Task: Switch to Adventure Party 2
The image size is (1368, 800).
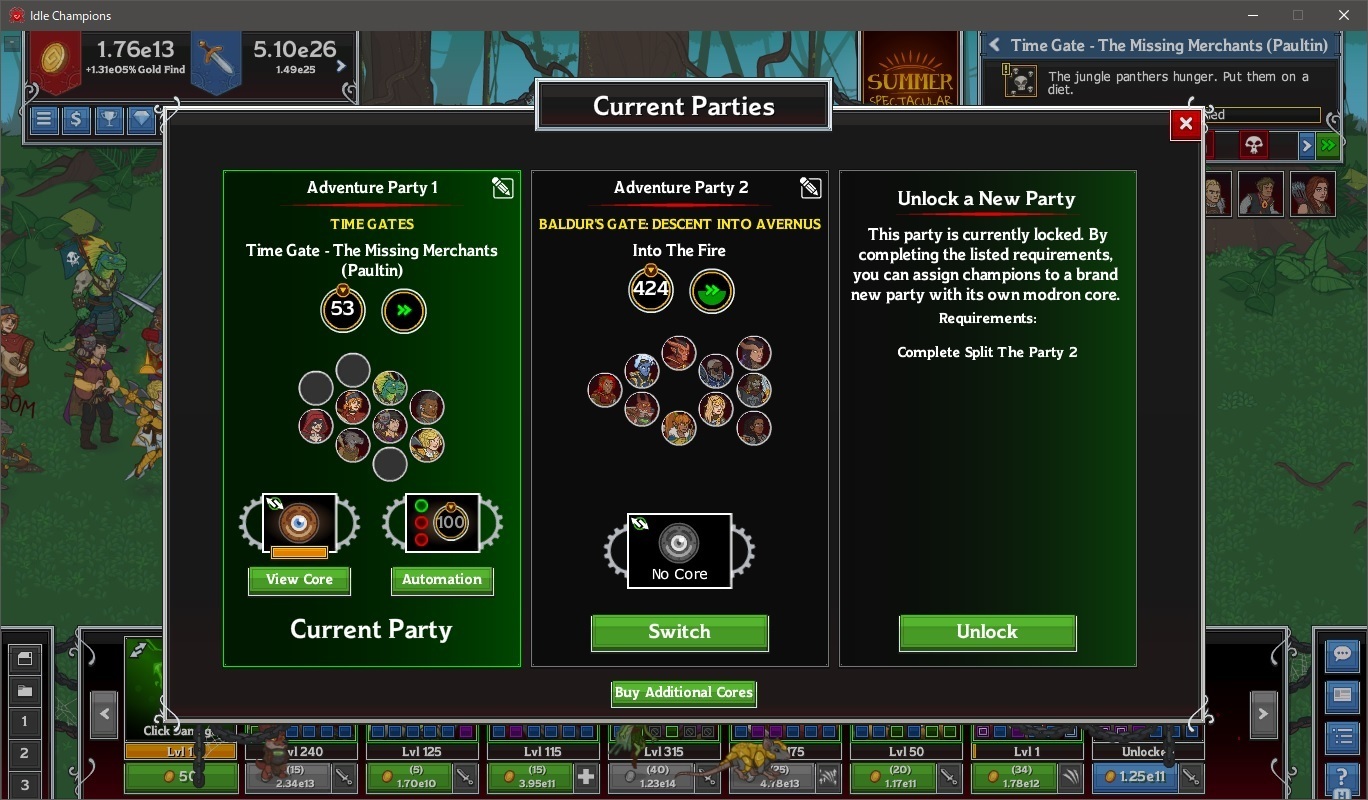Action: tap(679, 632)
